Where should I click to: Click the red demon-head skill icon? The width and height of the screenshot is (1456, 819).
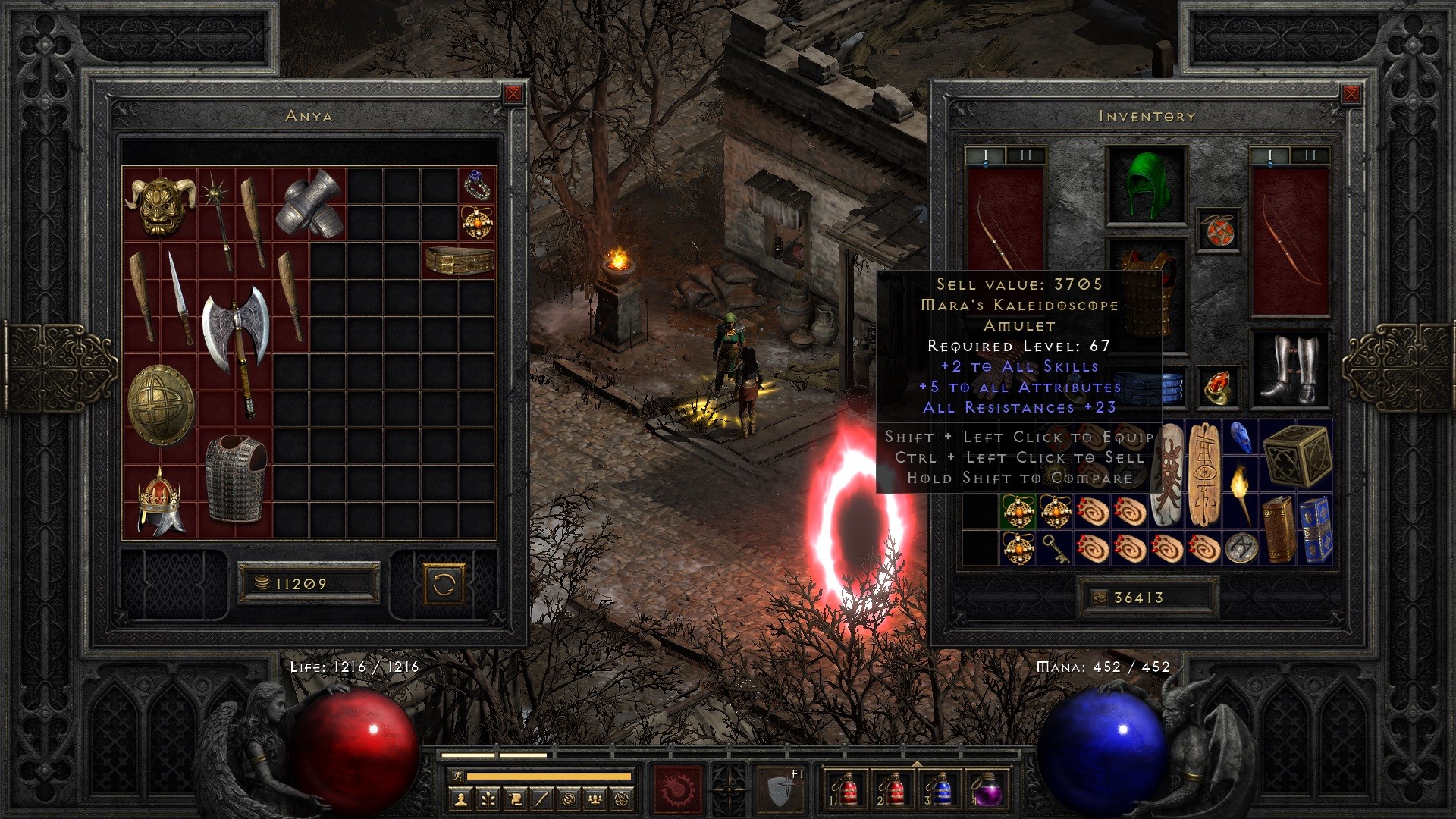[679, 791]
